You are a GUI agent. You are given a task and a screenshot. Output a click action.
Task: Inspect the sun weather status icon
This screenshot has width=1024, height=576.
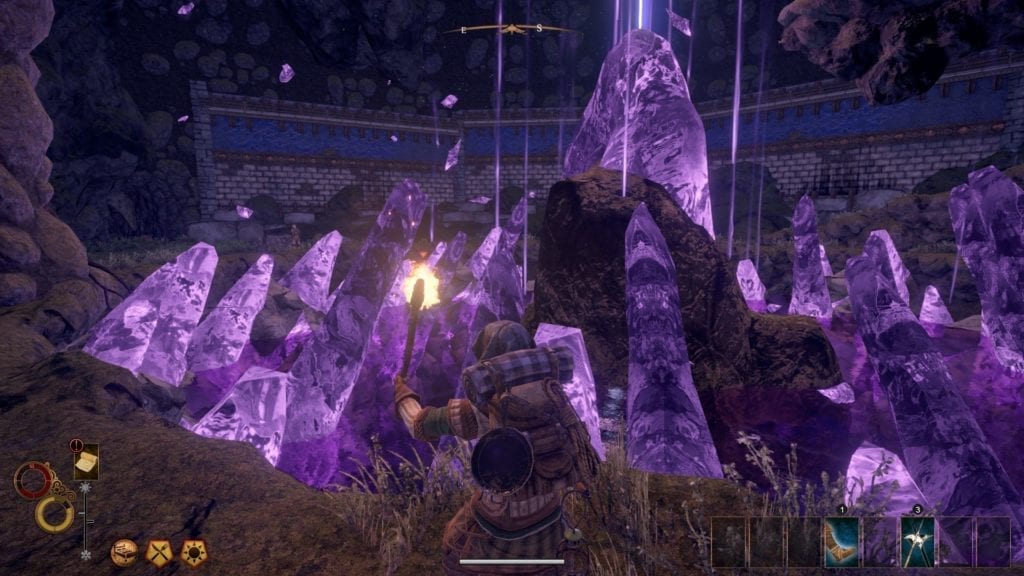191,549
